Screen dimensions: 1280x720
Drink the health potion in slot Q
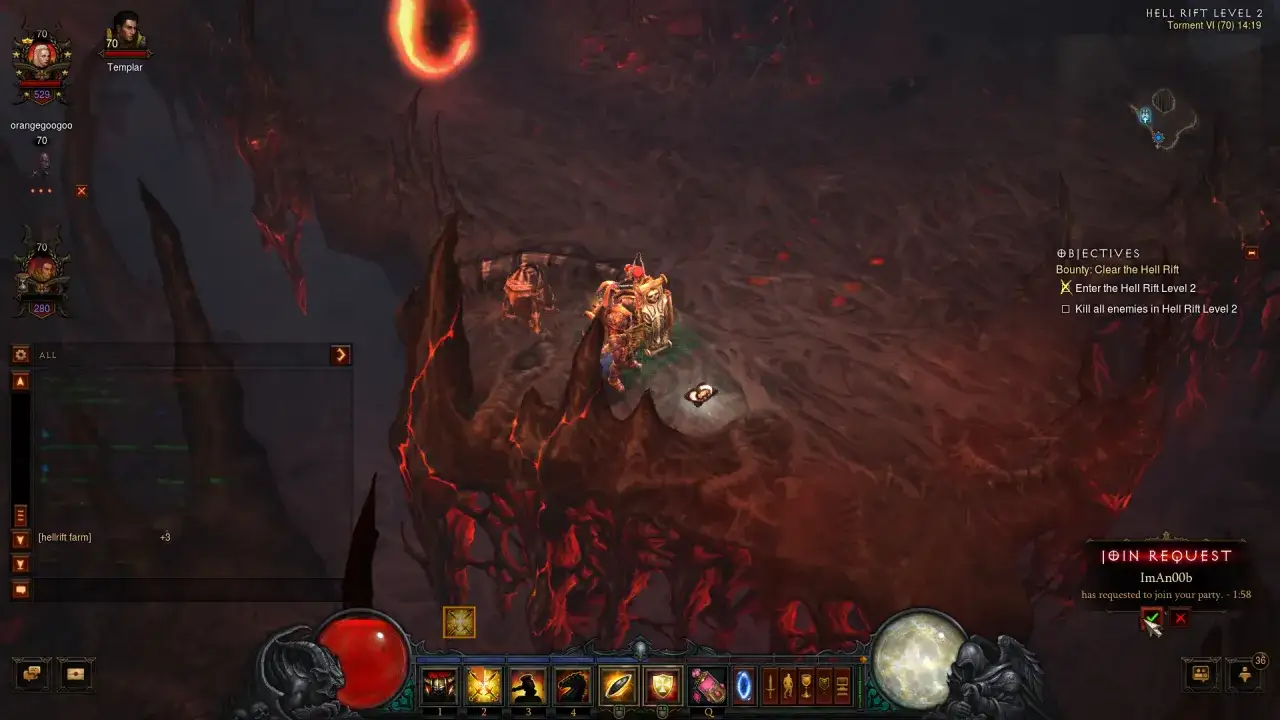(707, 686)
